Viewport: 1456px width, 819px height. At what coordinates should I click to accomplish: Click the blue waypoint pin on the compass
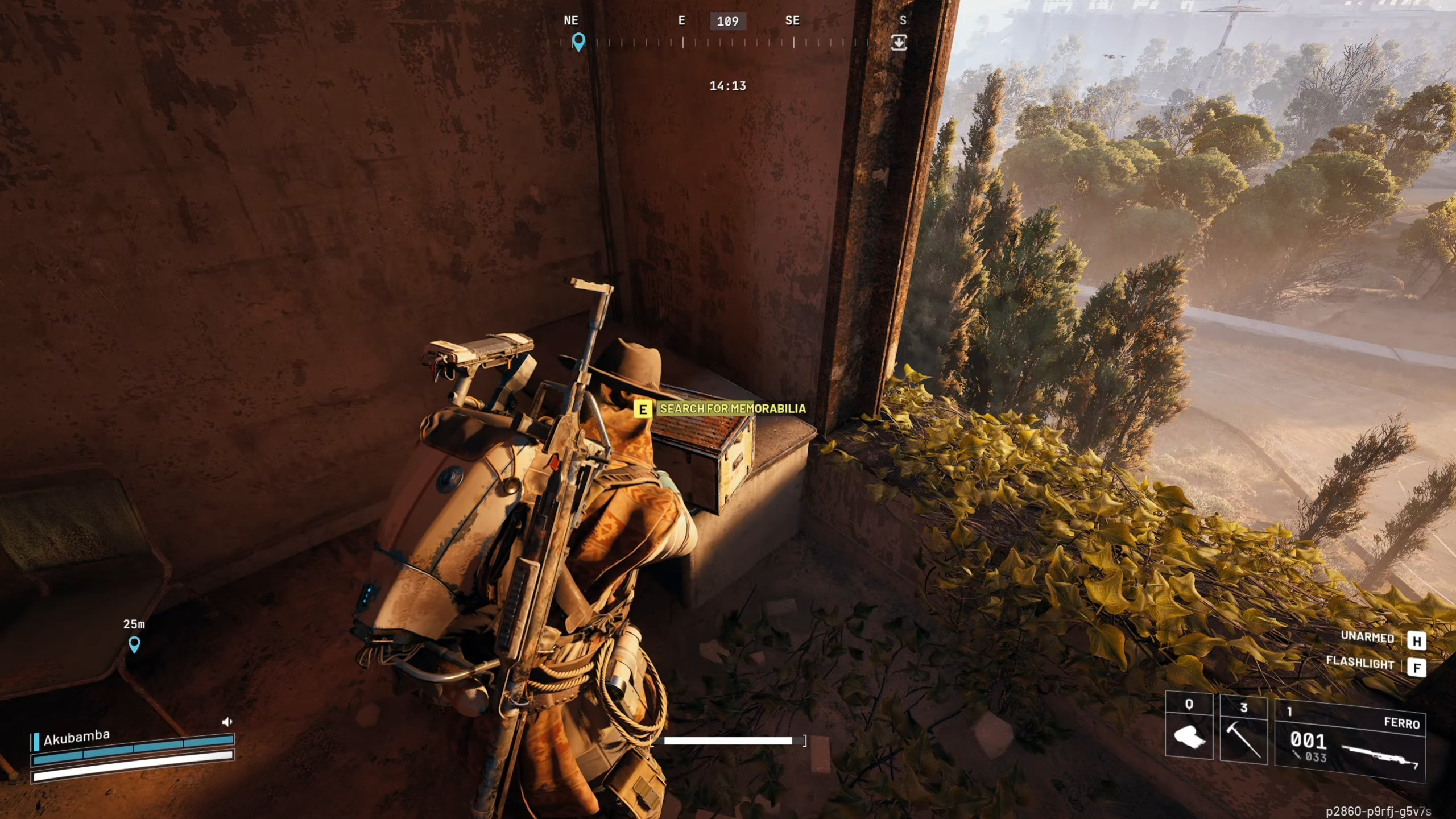click(x=579, y=42)
